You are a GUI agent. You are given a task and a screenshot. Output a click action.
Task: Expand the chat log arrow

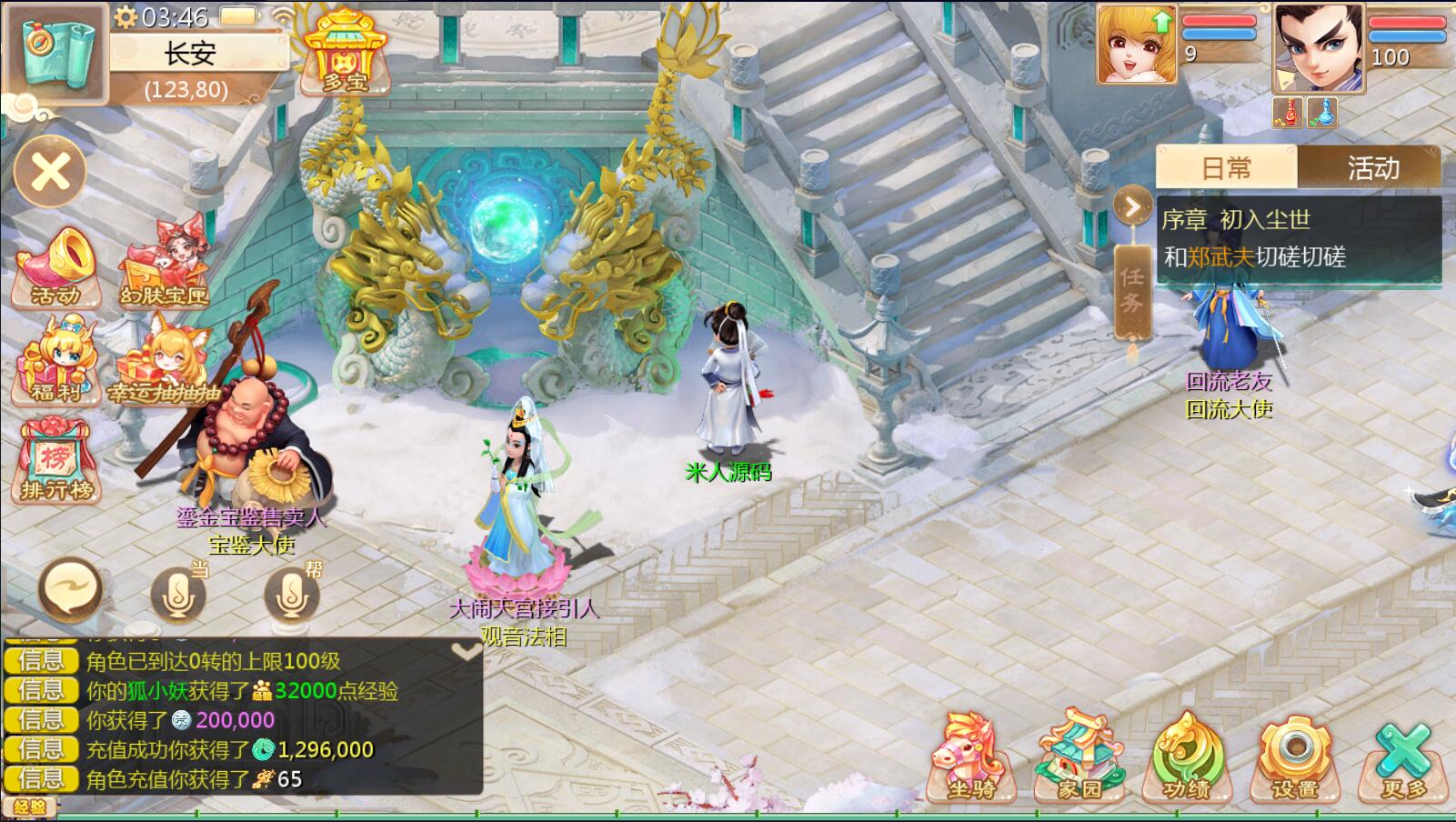tap(467, 650)
